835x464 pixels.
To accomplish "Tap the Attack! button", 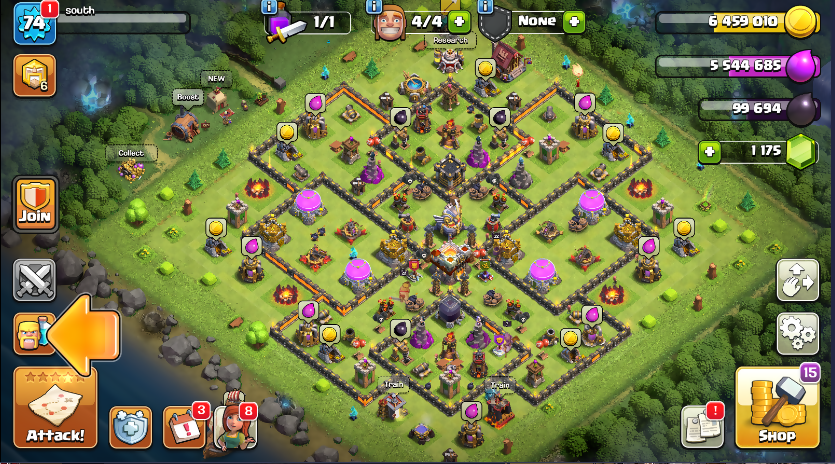I will 55,408.
